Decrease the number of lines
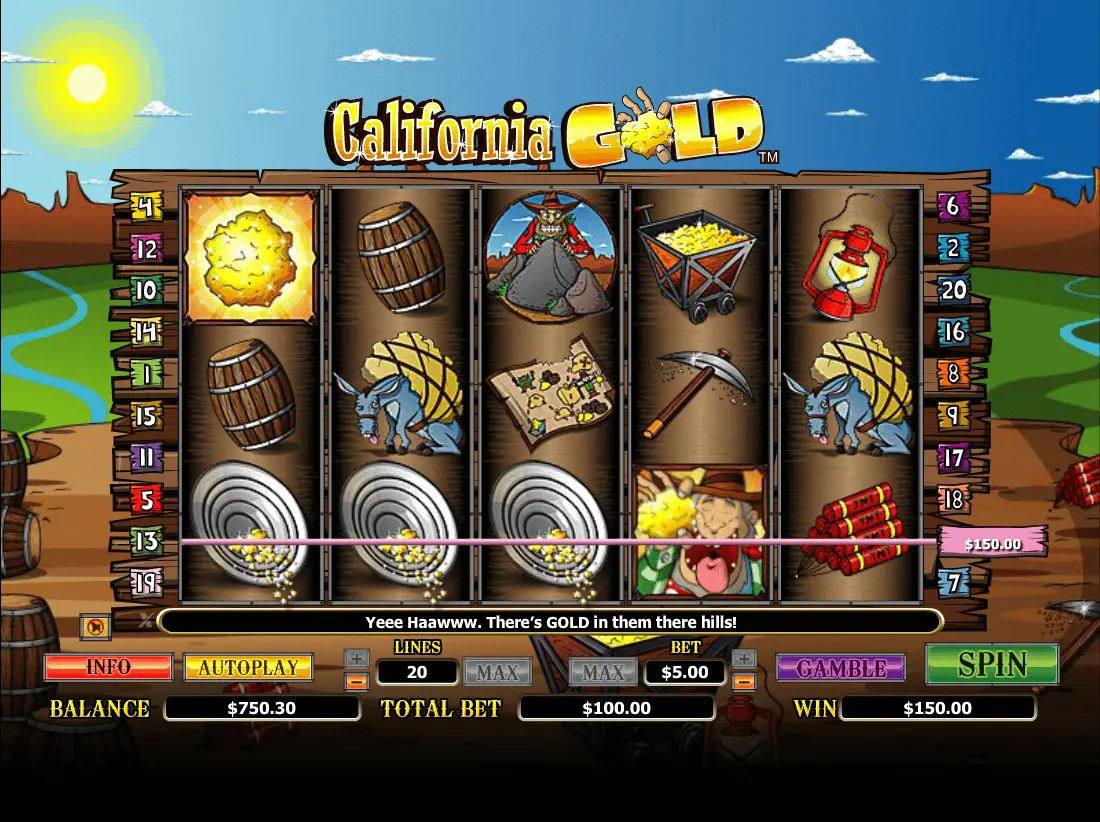This screenshot has width=1100, height=822. [357, 682]
